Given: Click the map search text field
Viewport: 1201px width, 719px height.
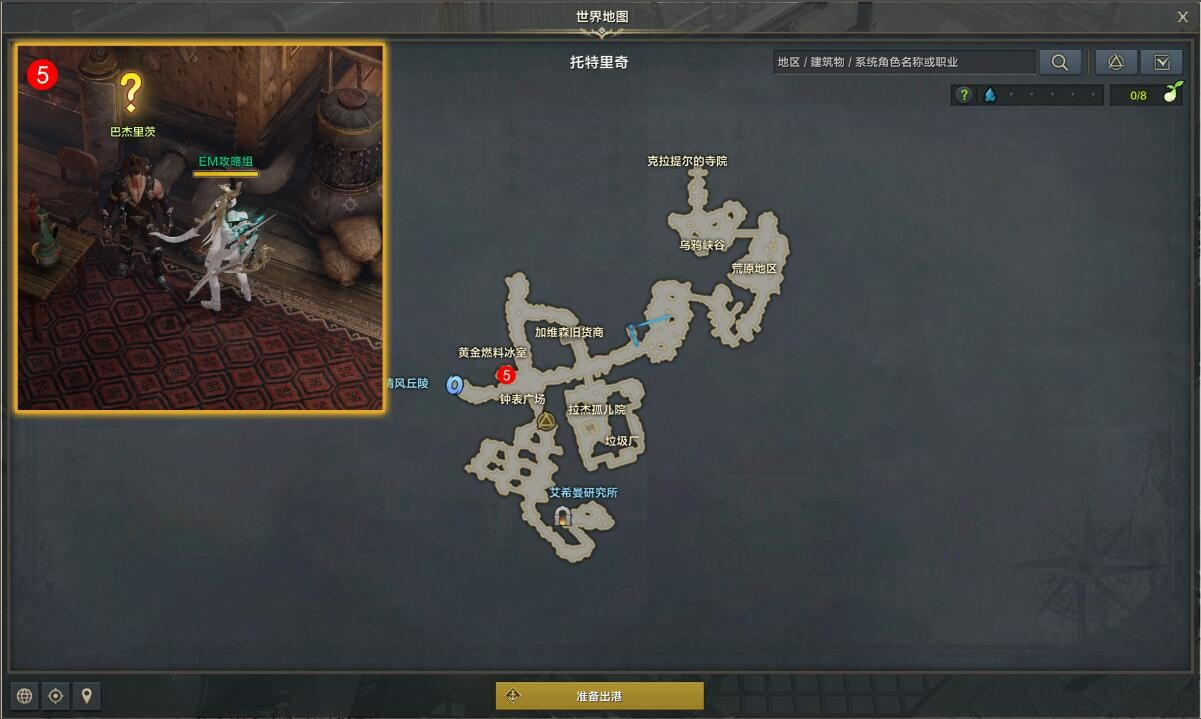Looking at the screenshot, I should pyautogui.click(x=904, y=62).
